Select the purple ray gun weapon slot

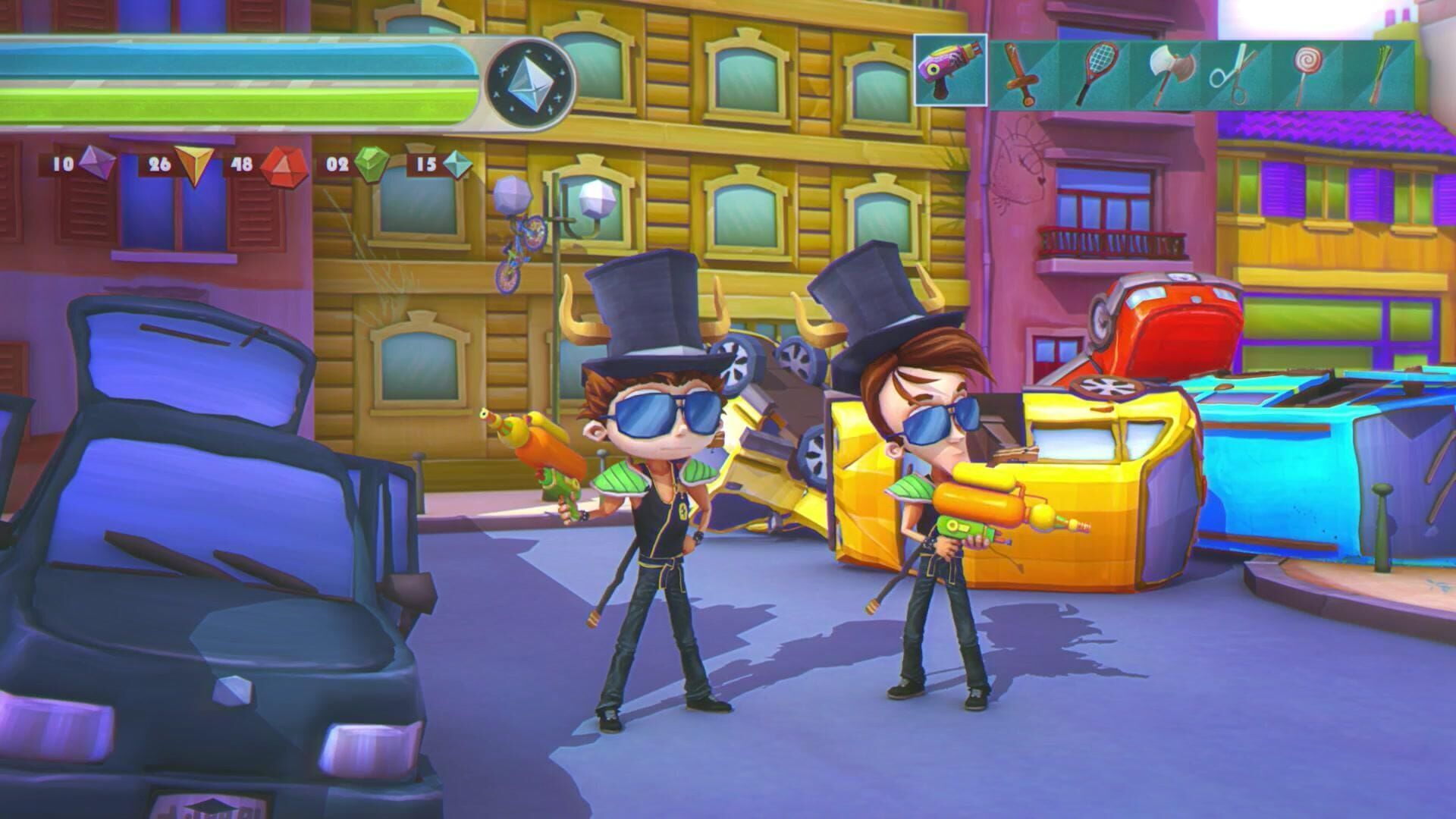[x=949, y=71]
